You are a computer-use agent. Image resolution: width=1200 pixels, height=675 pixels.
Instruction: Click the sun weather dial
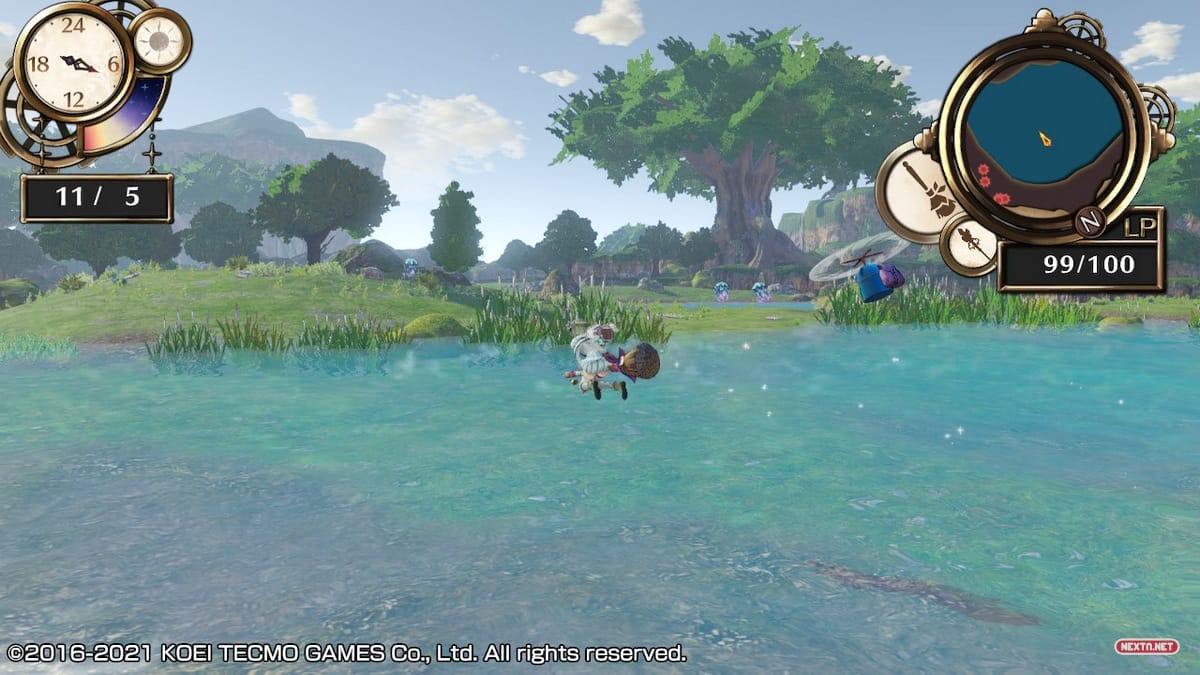159,41
